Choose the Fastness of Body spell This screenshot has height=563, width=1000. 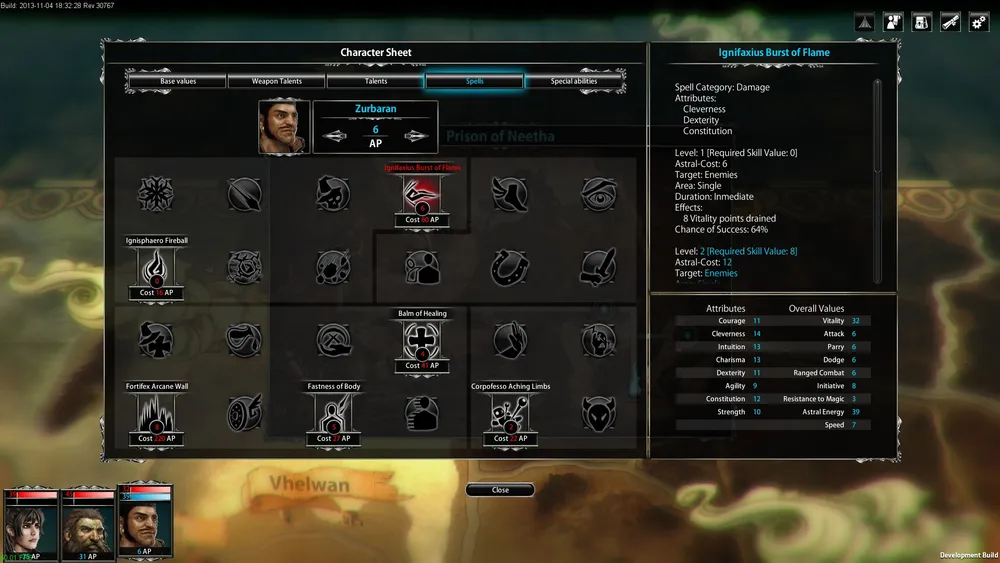tap(333, 414)
